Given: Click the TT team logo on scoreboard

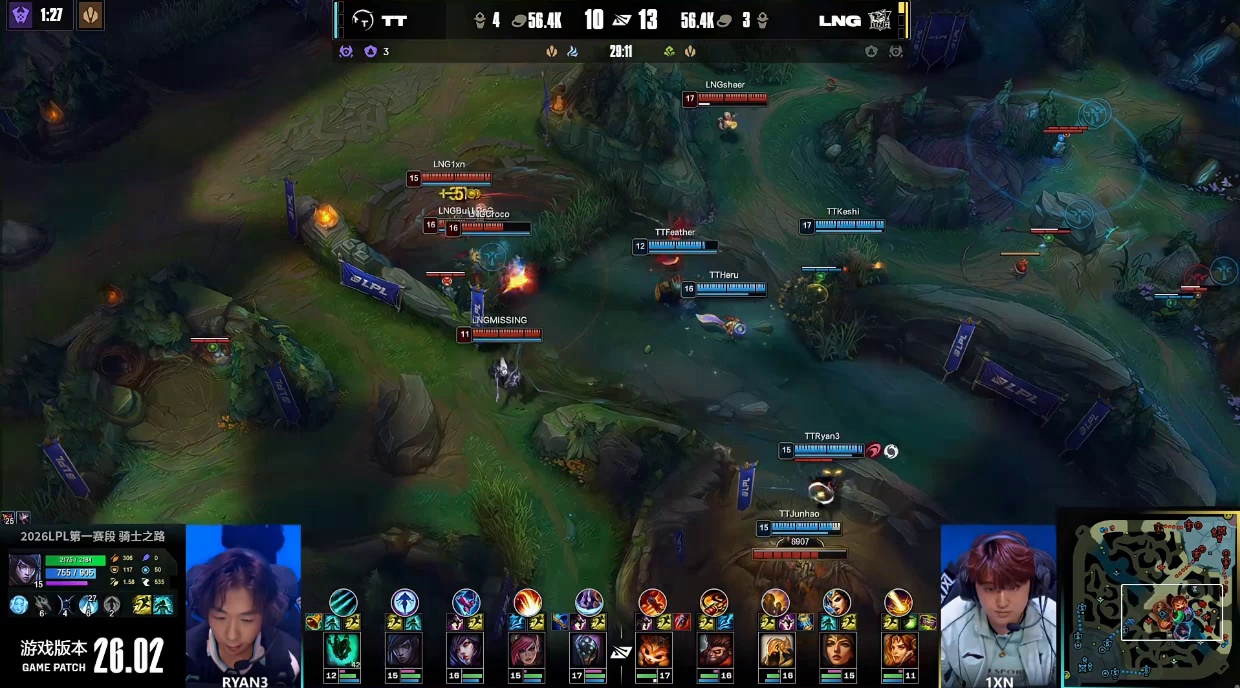Looking at the screenshot, I should tap(365, 19).
